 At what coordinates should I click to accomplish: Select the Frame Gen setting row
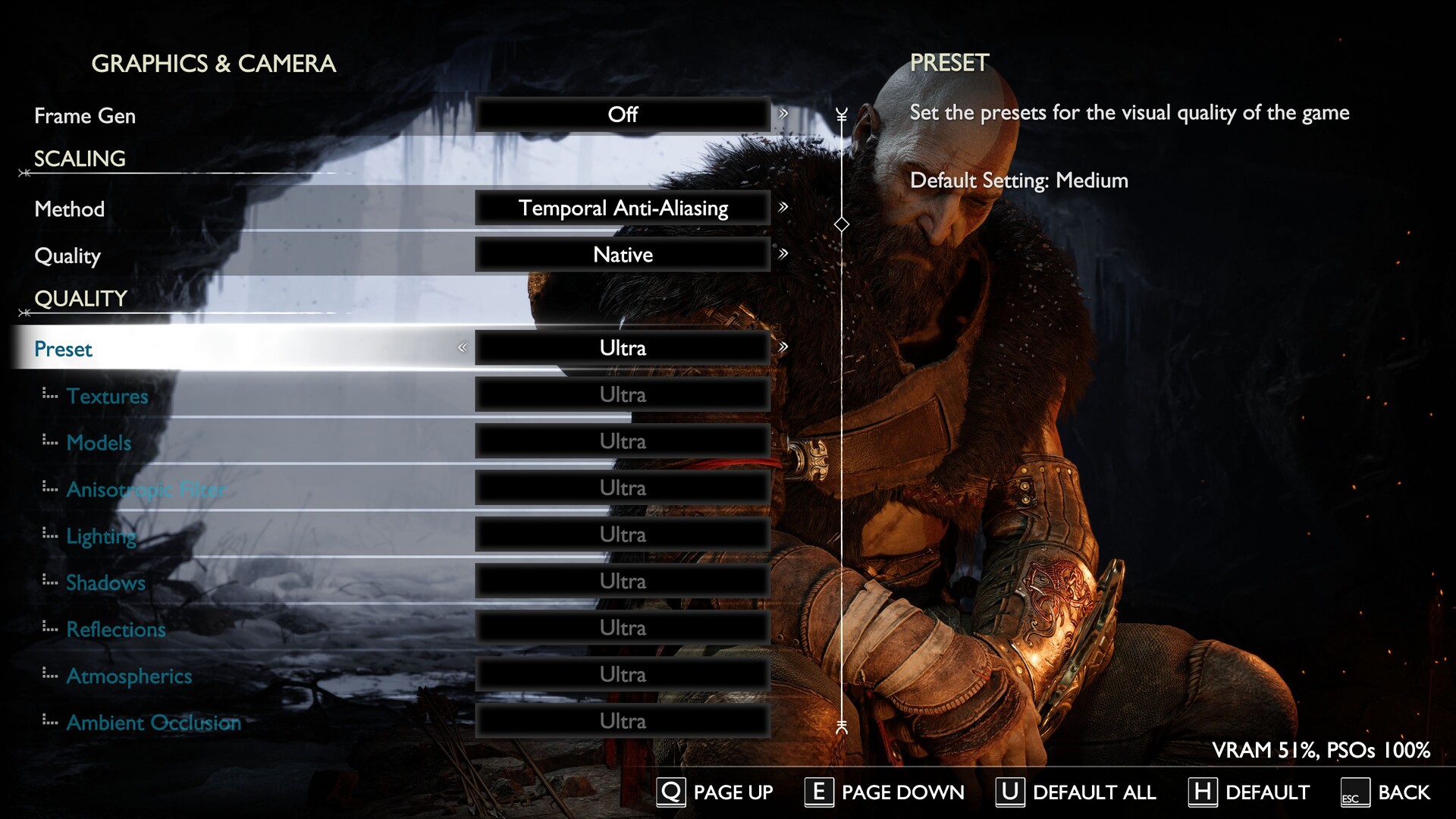(x=85, y=116)
